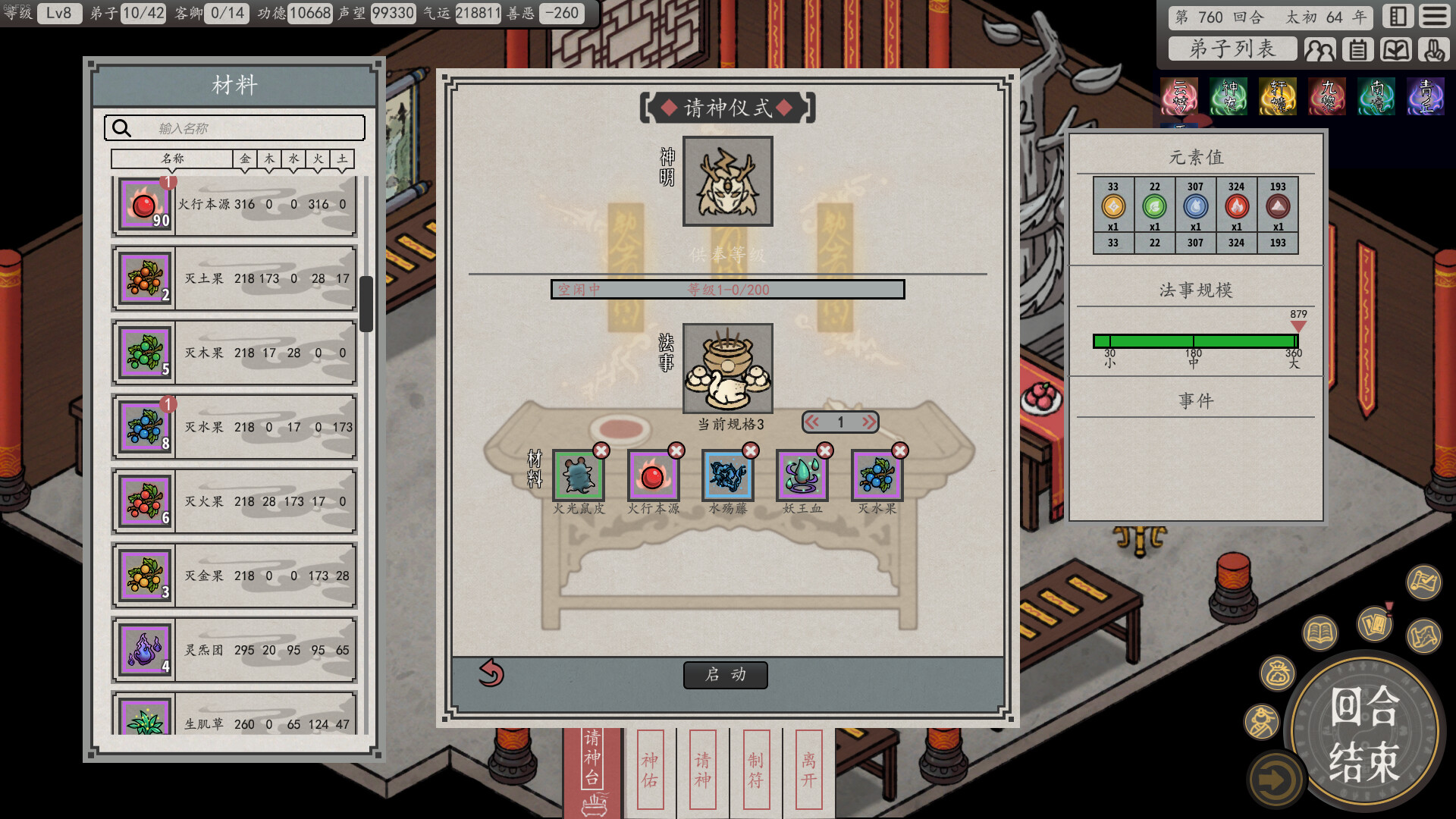1456x819 pixels.
Task: Open the quest scroll-with-check icon at right edge
Action: click(x=1423, y=584)
